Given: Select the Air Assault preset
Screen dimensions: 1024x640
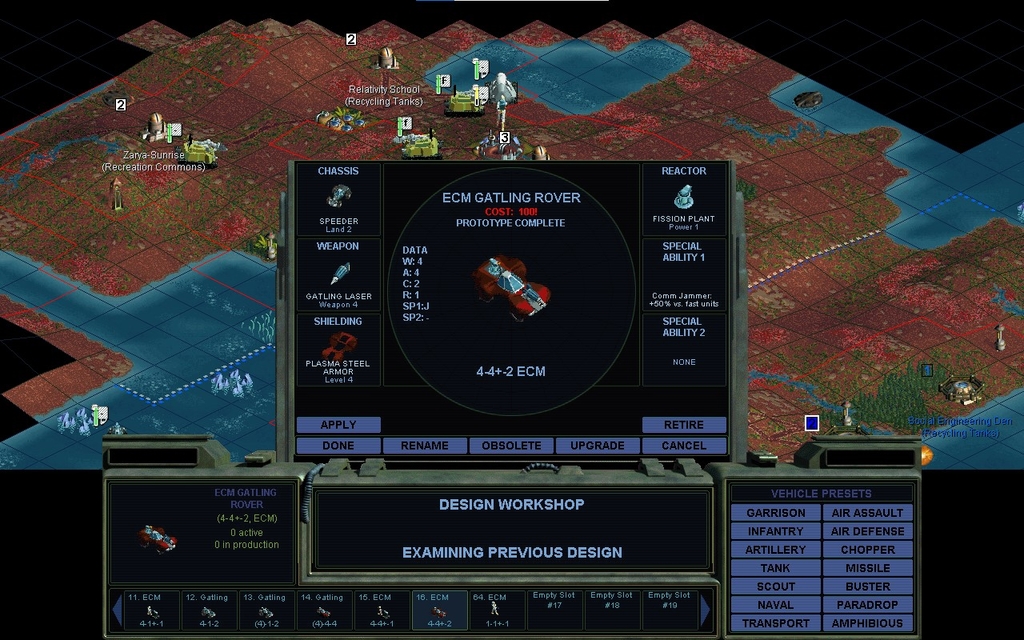Looking at the screenshot, I should [867, 513].
